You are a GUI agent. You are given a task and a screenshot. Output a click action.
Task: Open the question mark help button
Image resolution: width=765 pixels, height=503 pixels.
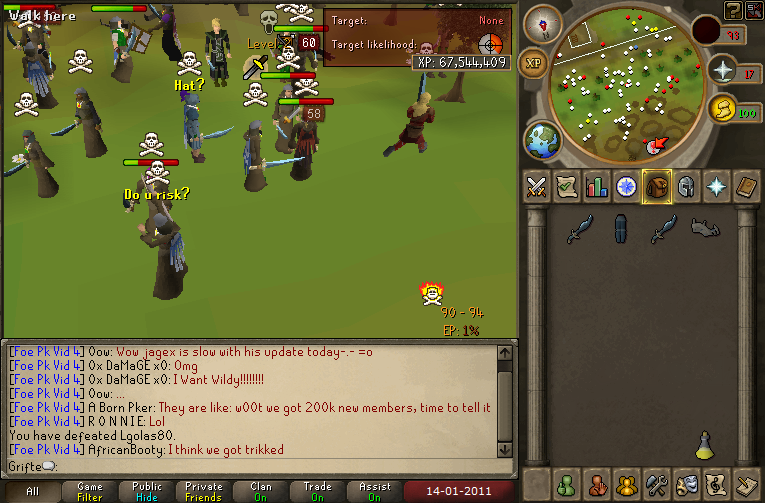[734, 10]
